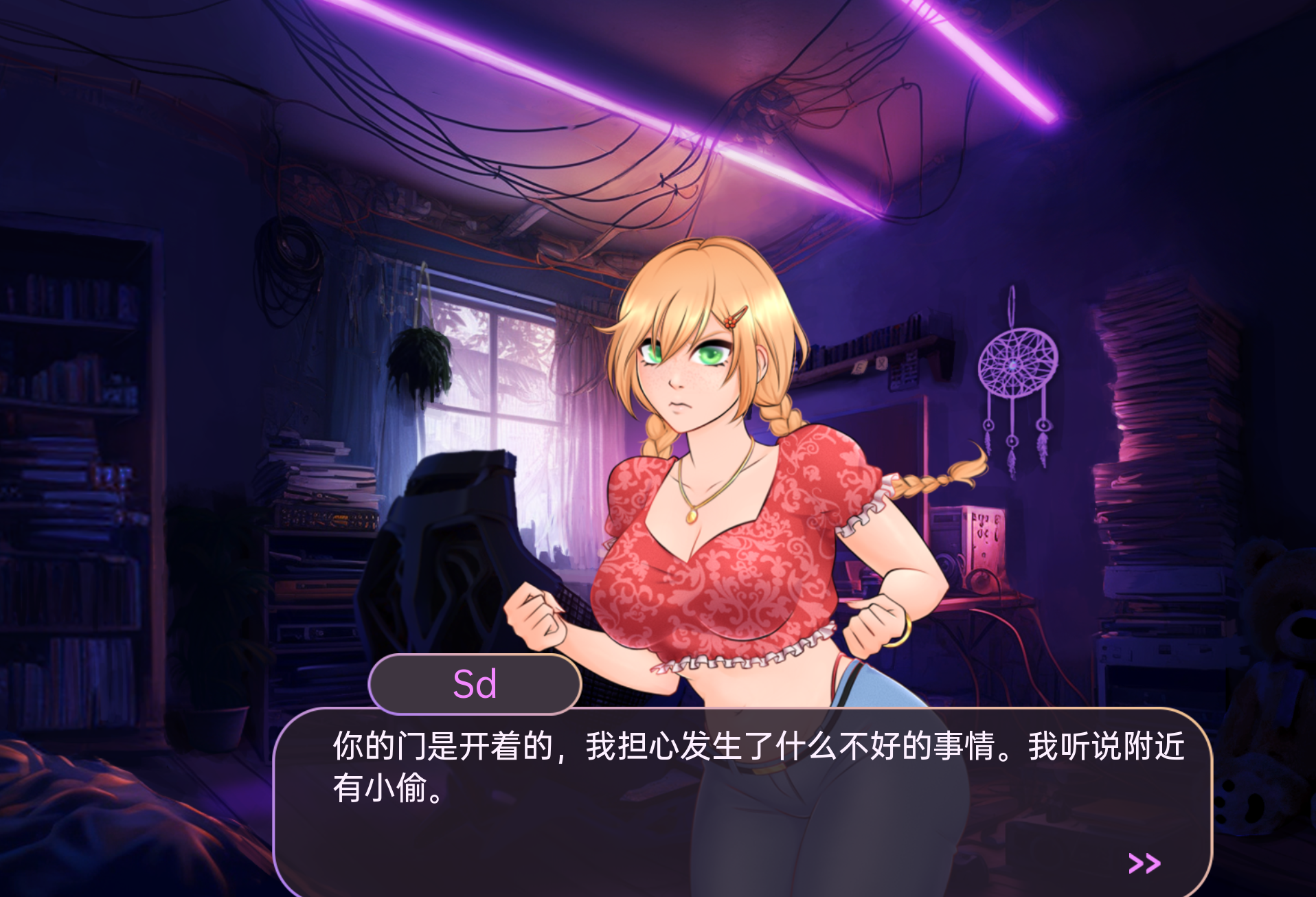Advance dialogue with the pink double-arrow button
Screen dimensions: 1316x897
click(x=1144, y=863)
